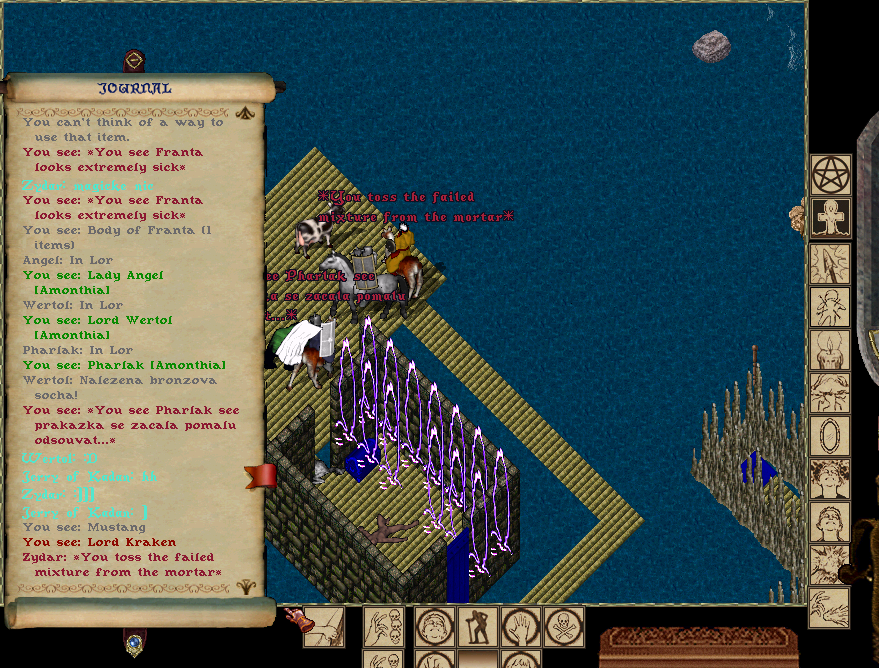Click the hand and three skulls icon

click(x=384, y=627)
